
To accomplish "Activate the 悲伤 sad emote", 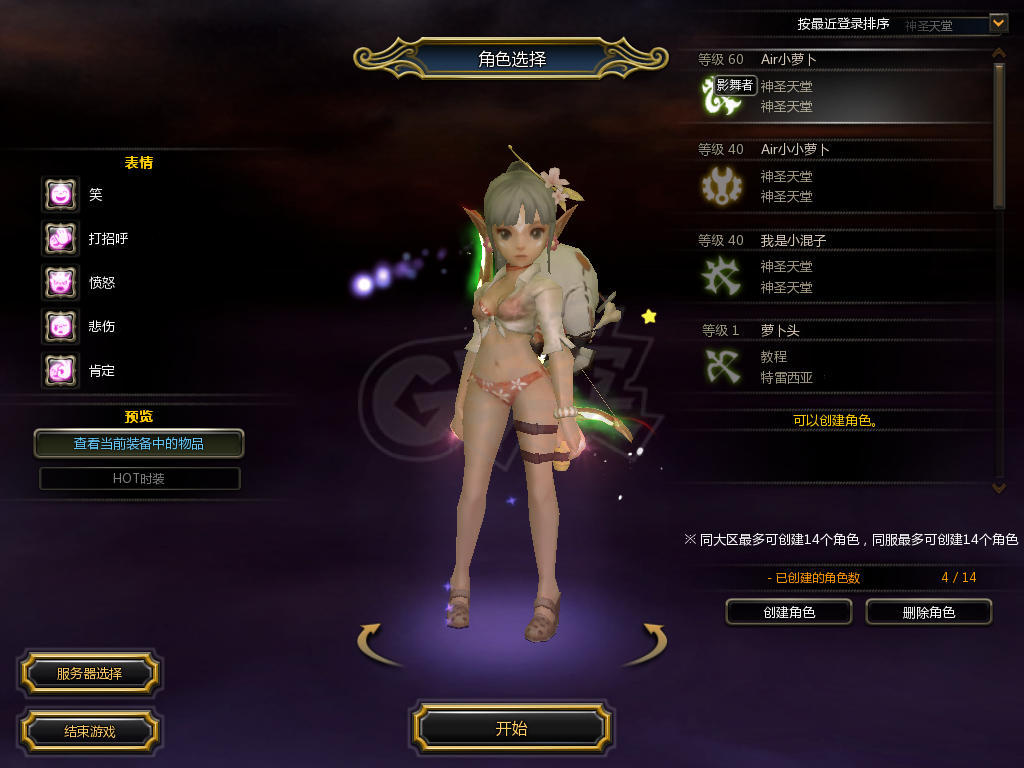I will click(60, 326).
